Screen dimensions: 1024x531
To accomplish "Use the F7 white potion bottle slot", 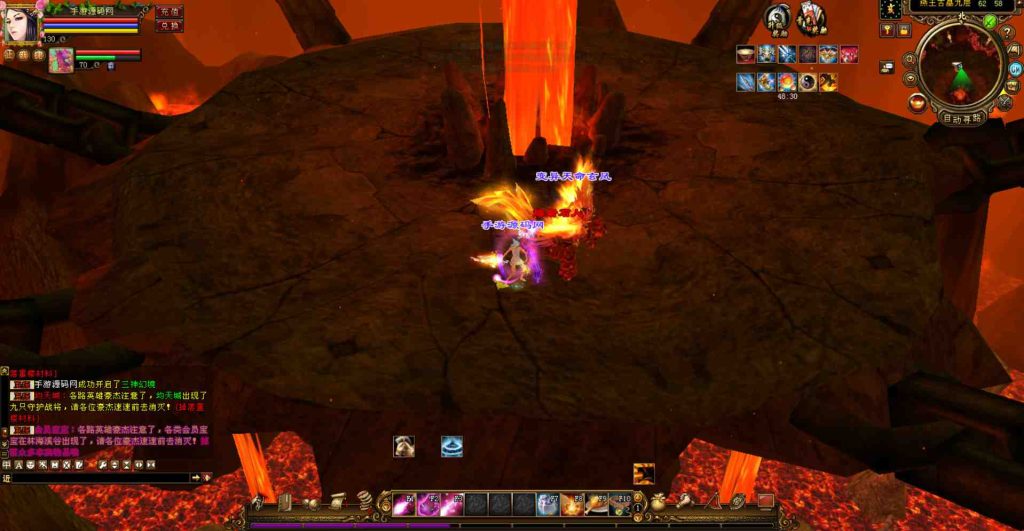I will [x=548, y=505].
